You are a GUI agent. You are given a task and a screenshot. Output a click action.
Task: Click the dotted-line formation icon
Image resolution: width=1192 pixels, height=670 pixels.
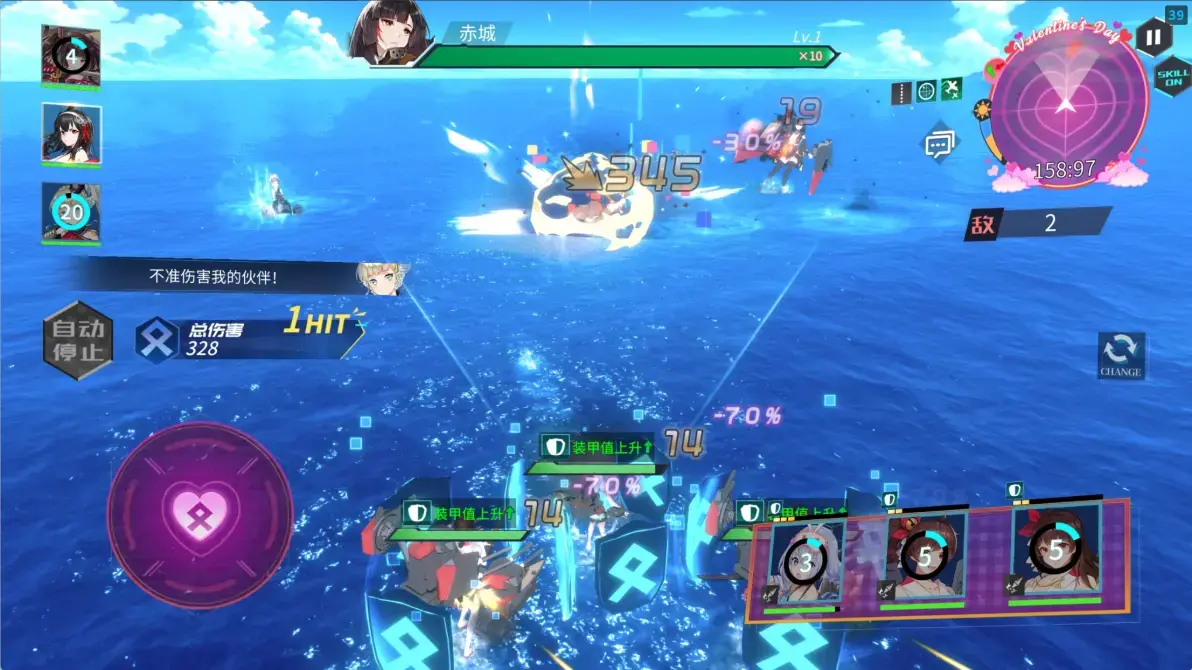coord(901,92)
